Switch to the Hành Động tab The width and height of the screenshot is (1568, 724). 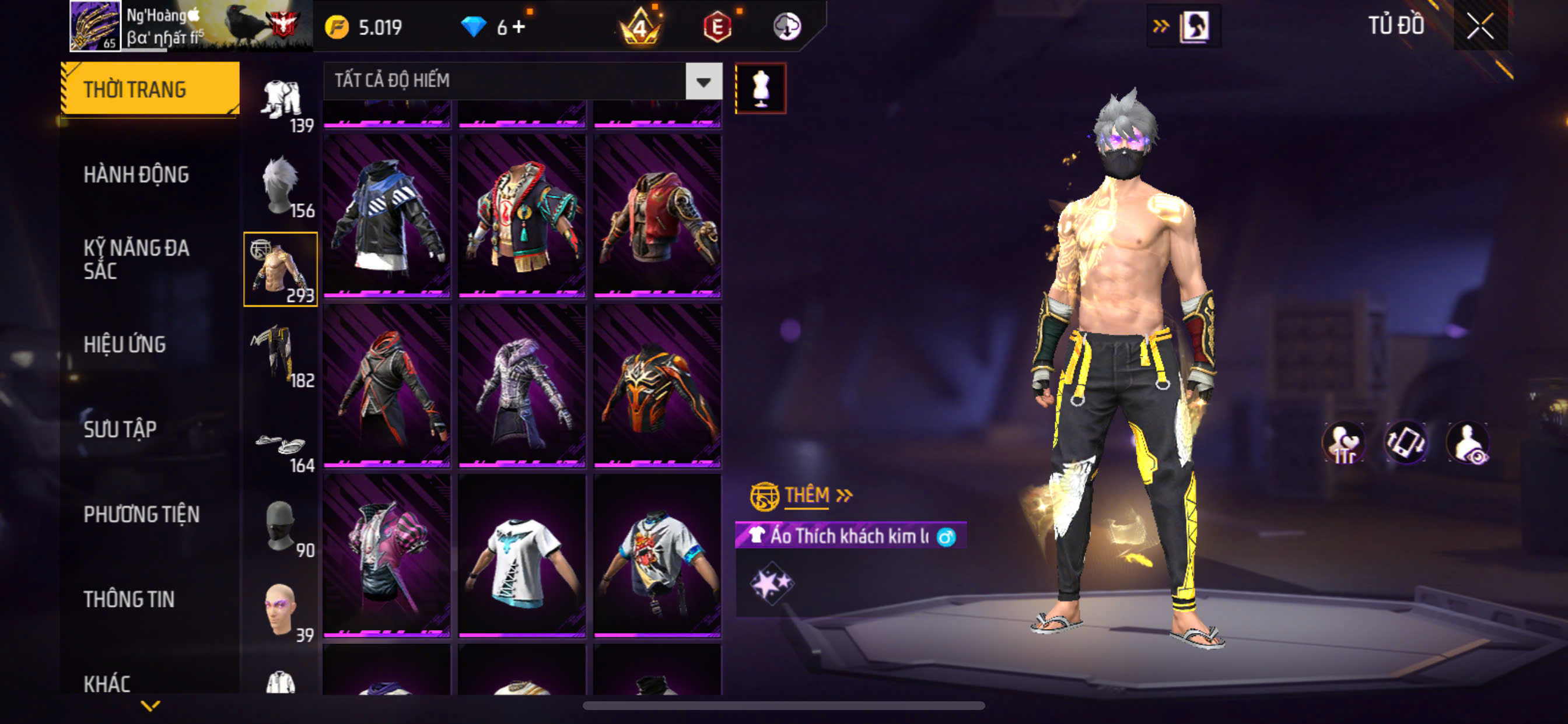click(x=136, y=175)
